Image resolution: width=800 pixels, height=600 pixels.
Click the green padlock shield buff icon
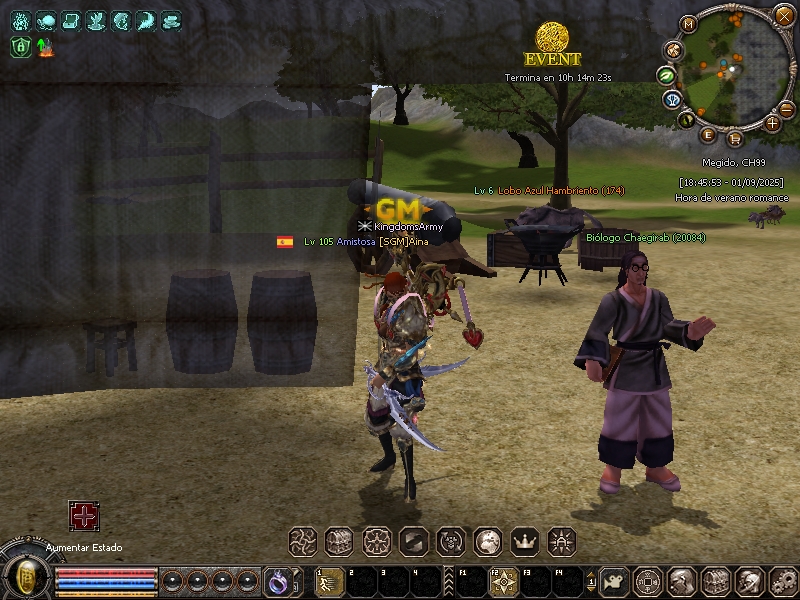20,46
